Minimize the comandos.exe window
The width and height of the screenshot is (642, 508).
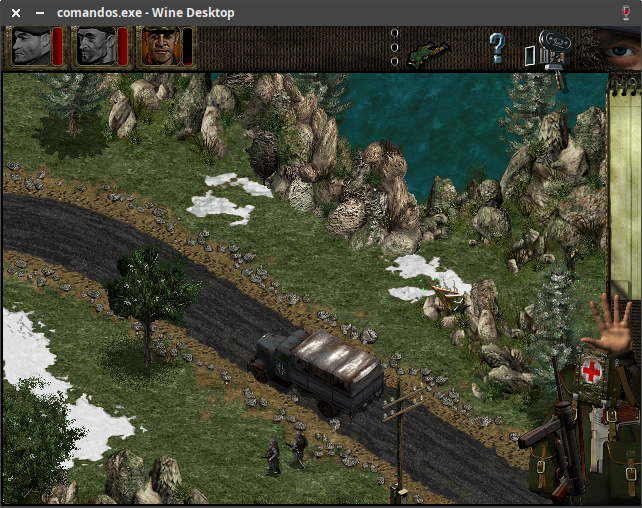tap(40, 12)
